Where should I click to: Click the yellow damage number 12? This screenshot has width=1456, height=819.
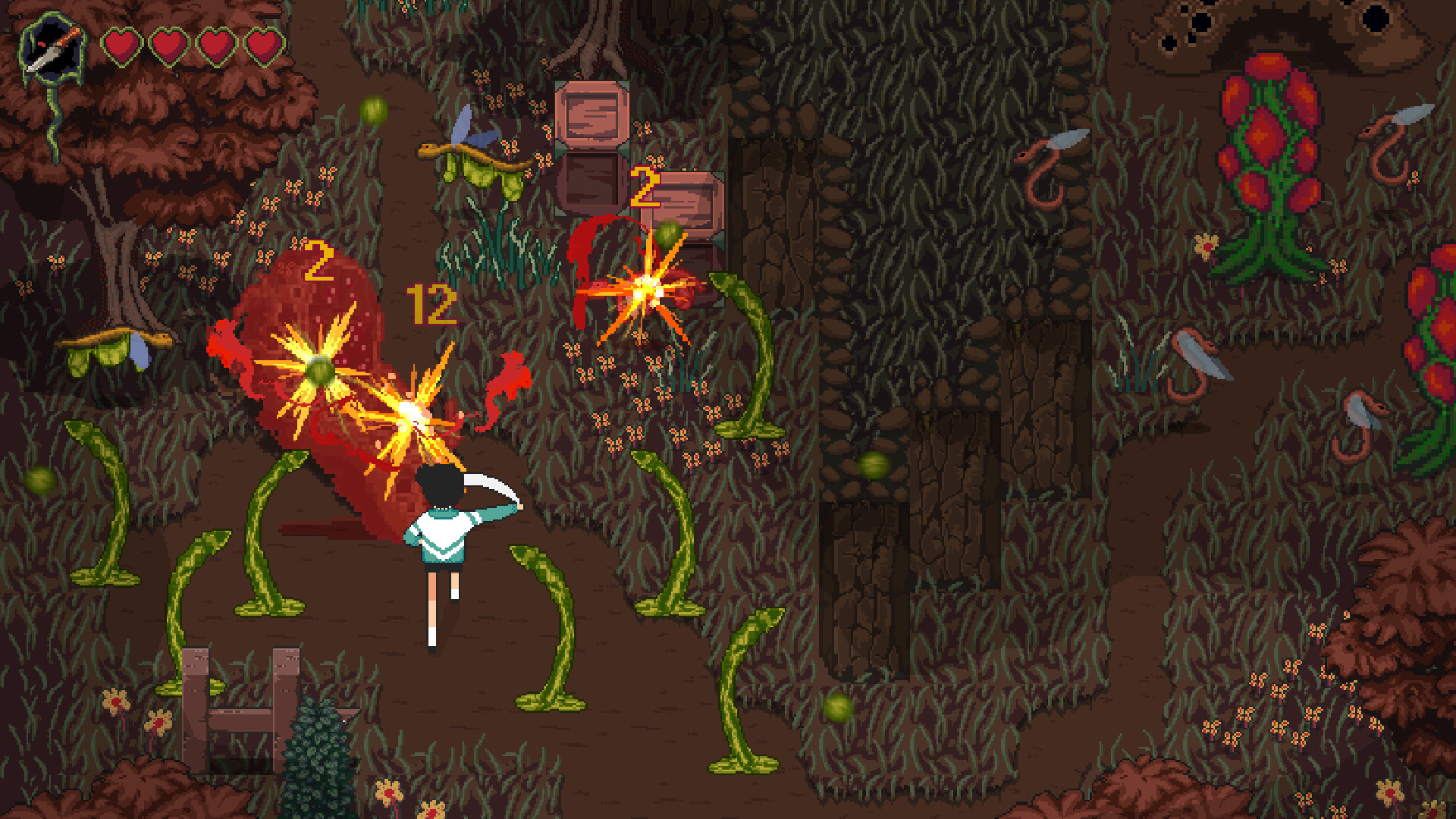[431, 306]
